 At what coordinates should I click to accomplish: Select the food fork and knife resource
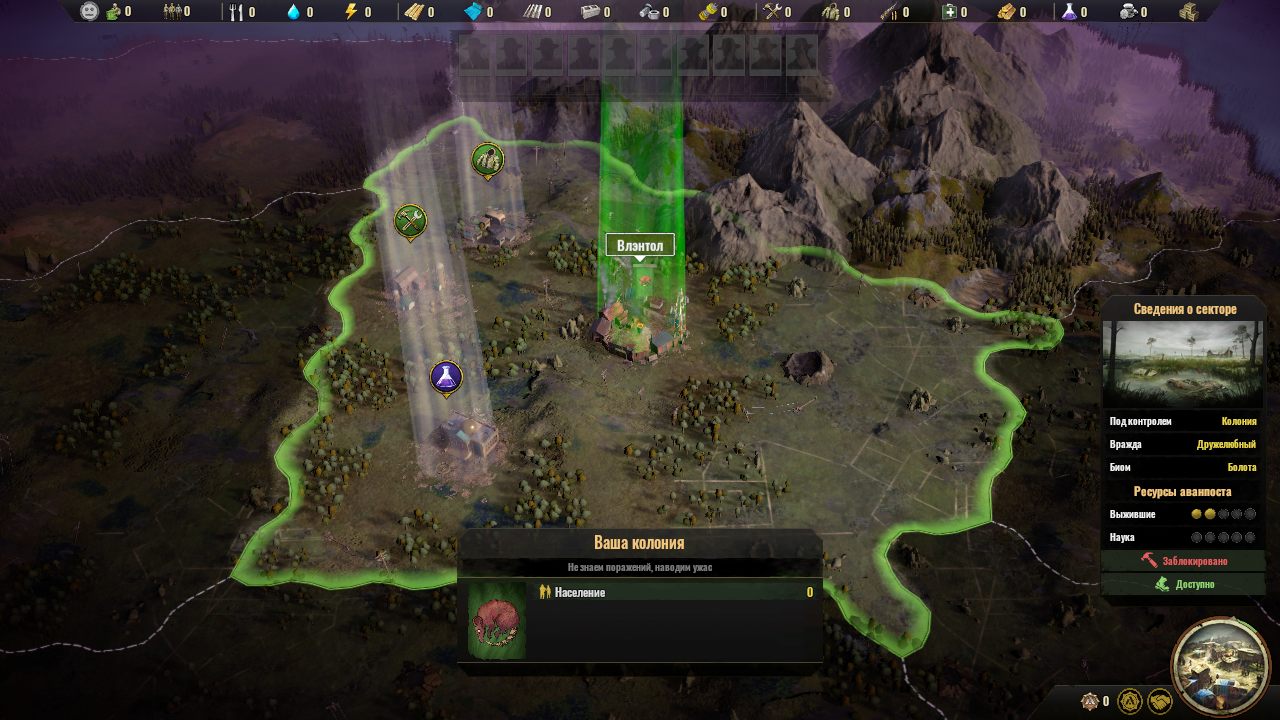pos(236,12)
